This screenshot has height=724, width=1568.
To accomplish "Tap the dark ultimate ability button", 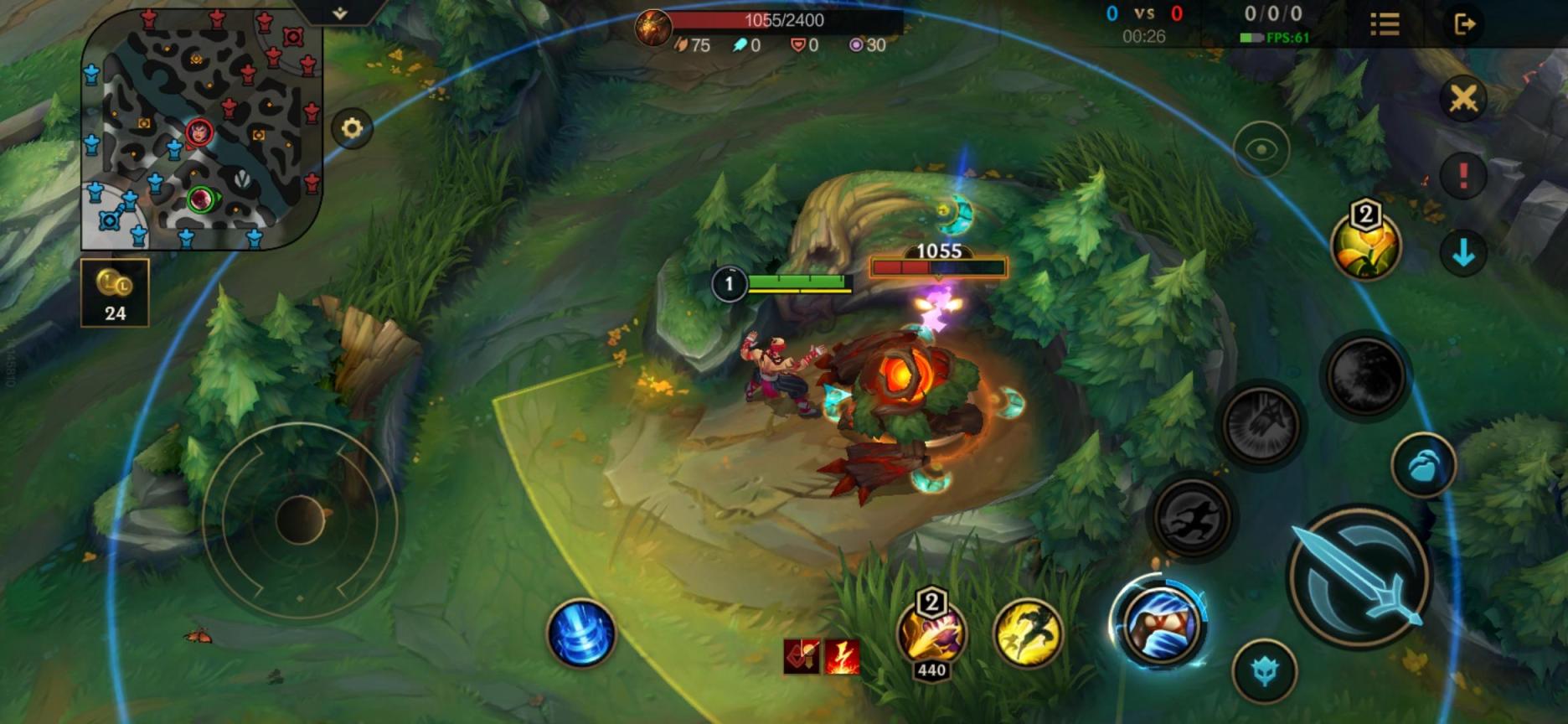I will click(x=1365, y=376).
